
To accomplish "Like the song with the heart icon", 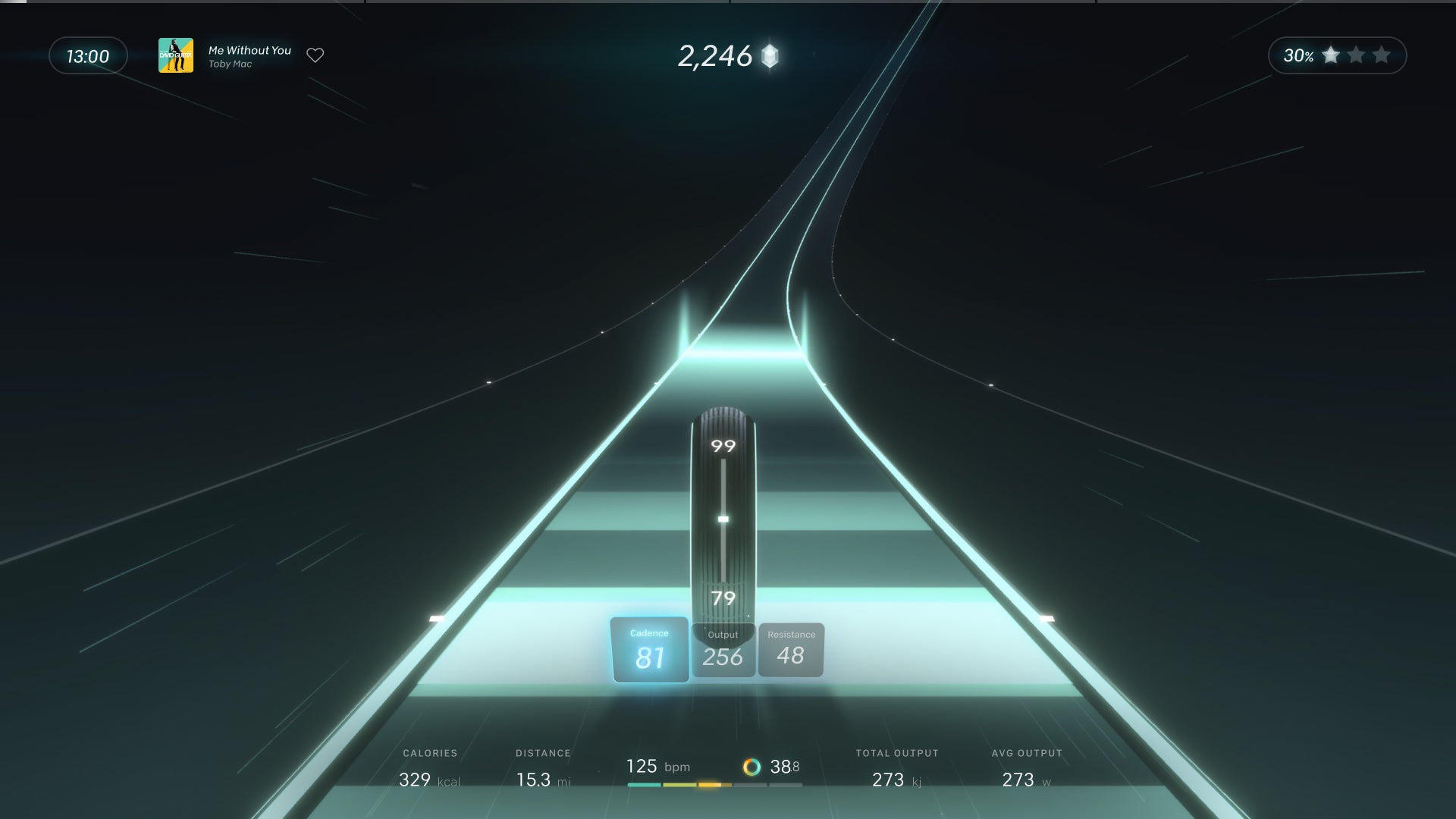I will click(x=315, y=55).
